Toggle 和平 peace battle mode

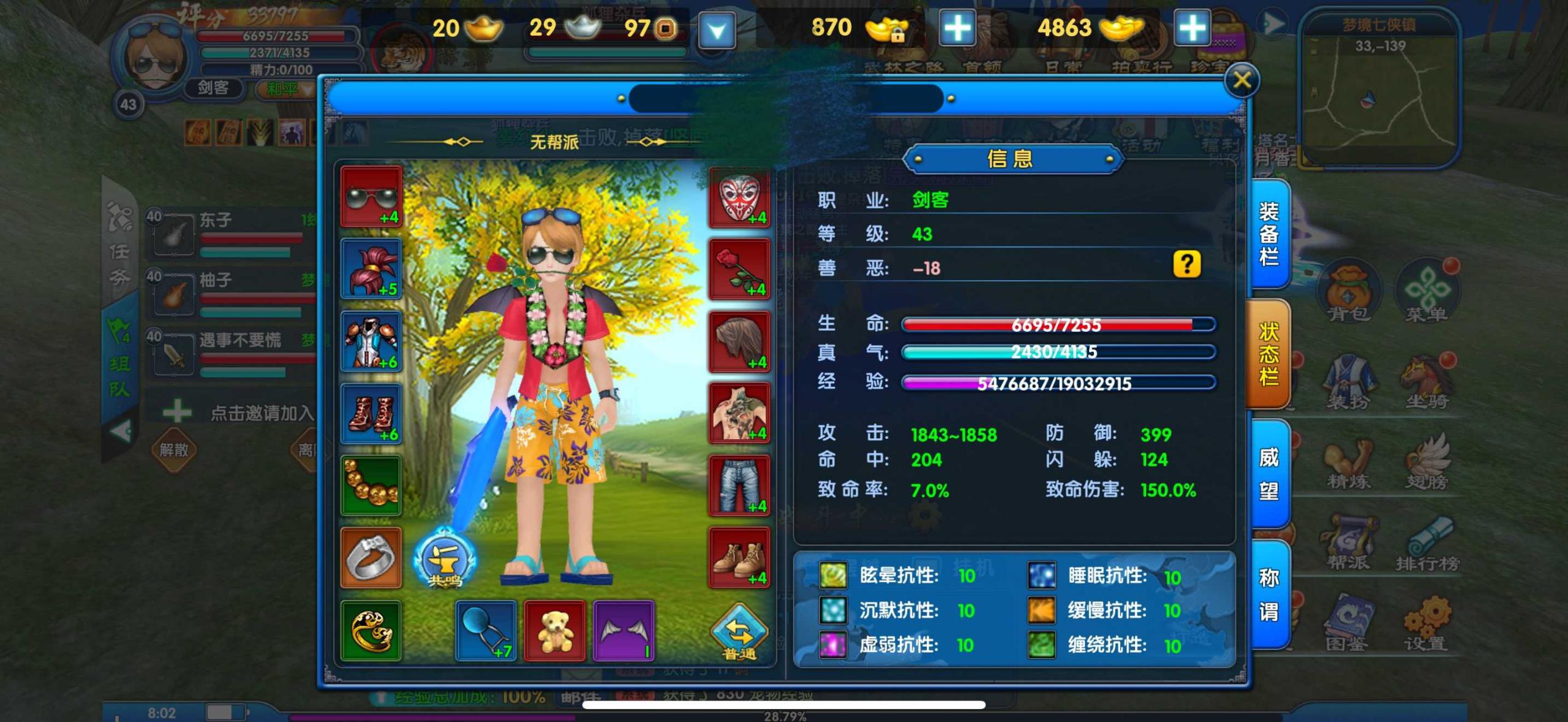286,88
